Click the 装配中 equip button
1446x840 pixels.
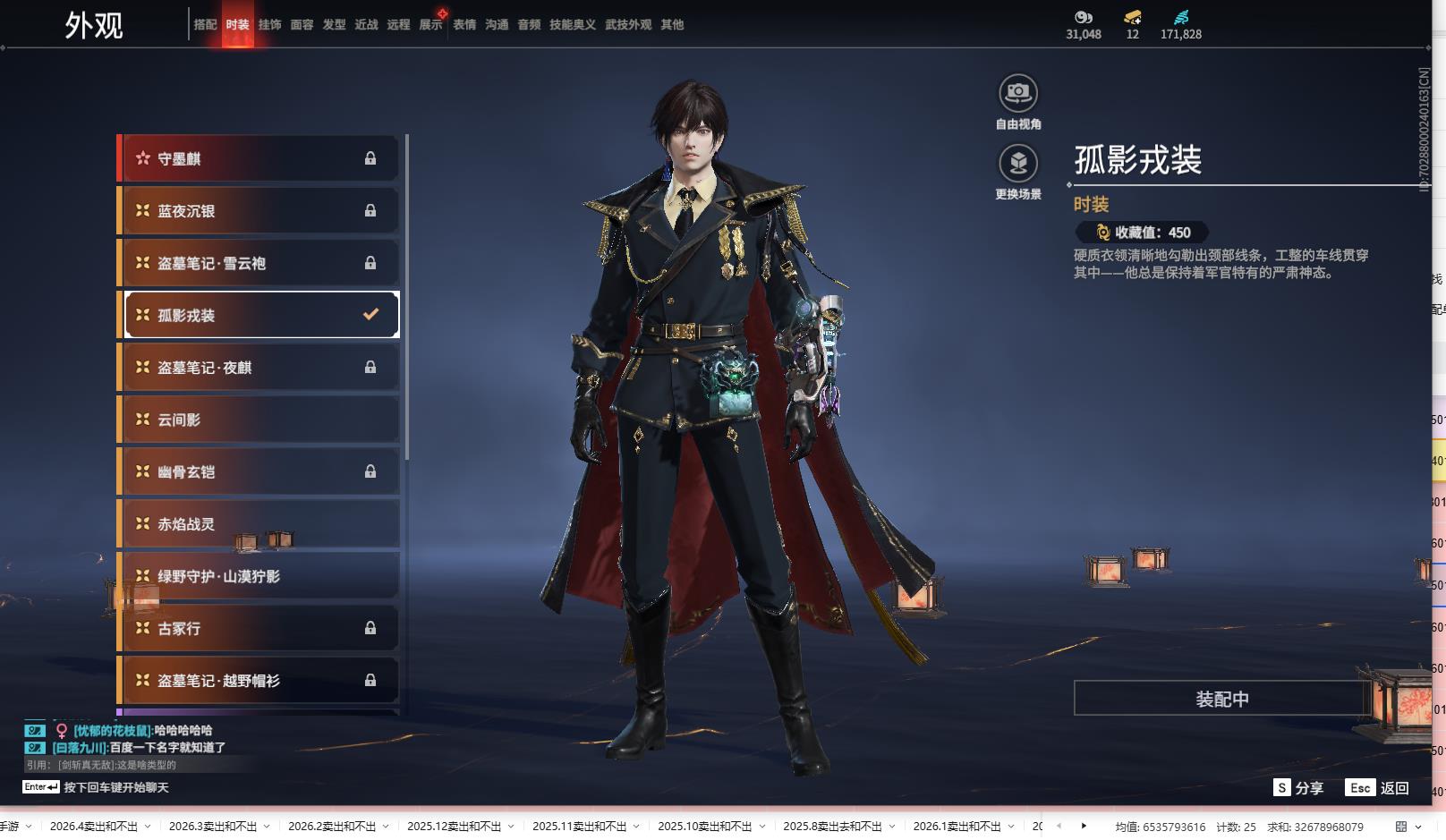point(1221,699)
